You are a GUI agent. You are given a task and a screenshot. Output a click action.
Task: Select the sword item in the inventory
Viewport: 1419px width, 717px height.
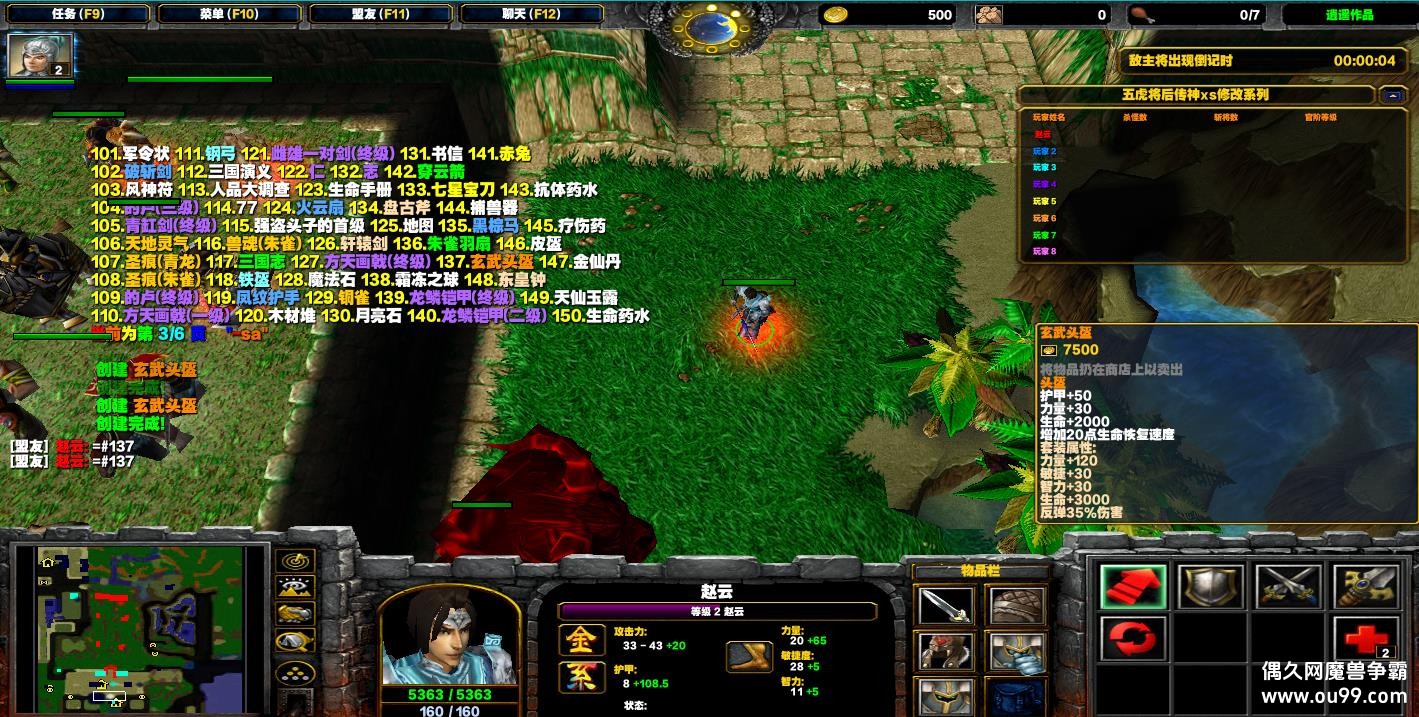(x=945, y=606)
